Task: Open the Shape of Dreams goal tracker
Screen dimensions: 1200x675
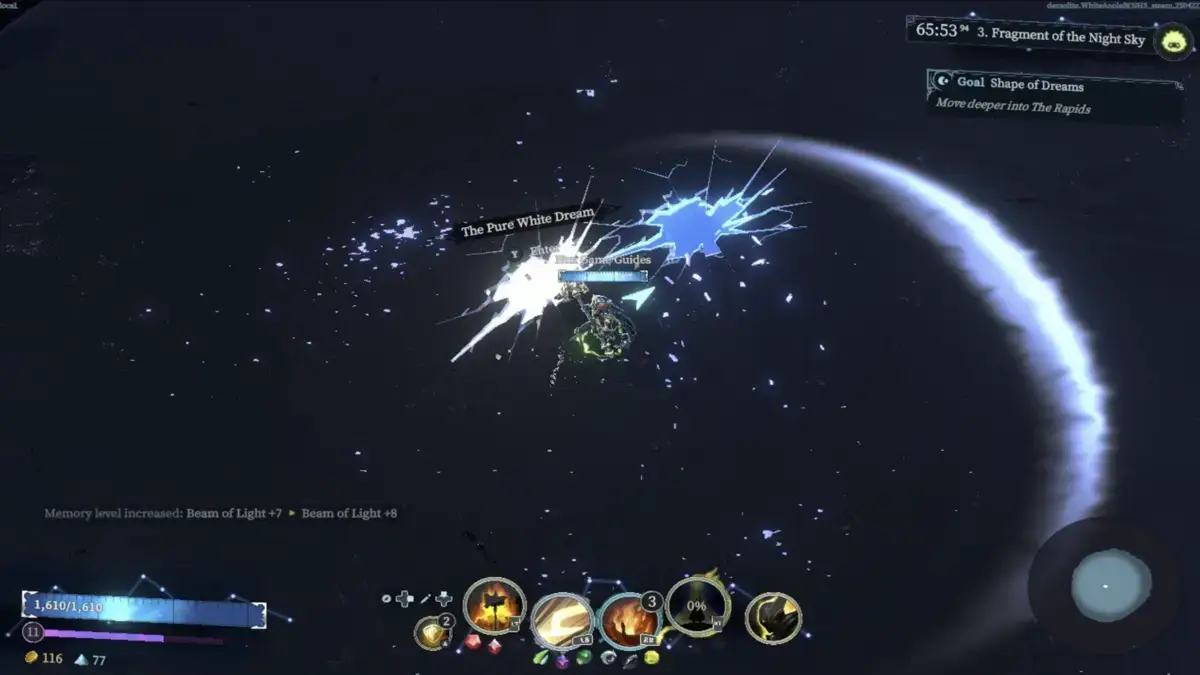Action: [x=1055, y=94]
